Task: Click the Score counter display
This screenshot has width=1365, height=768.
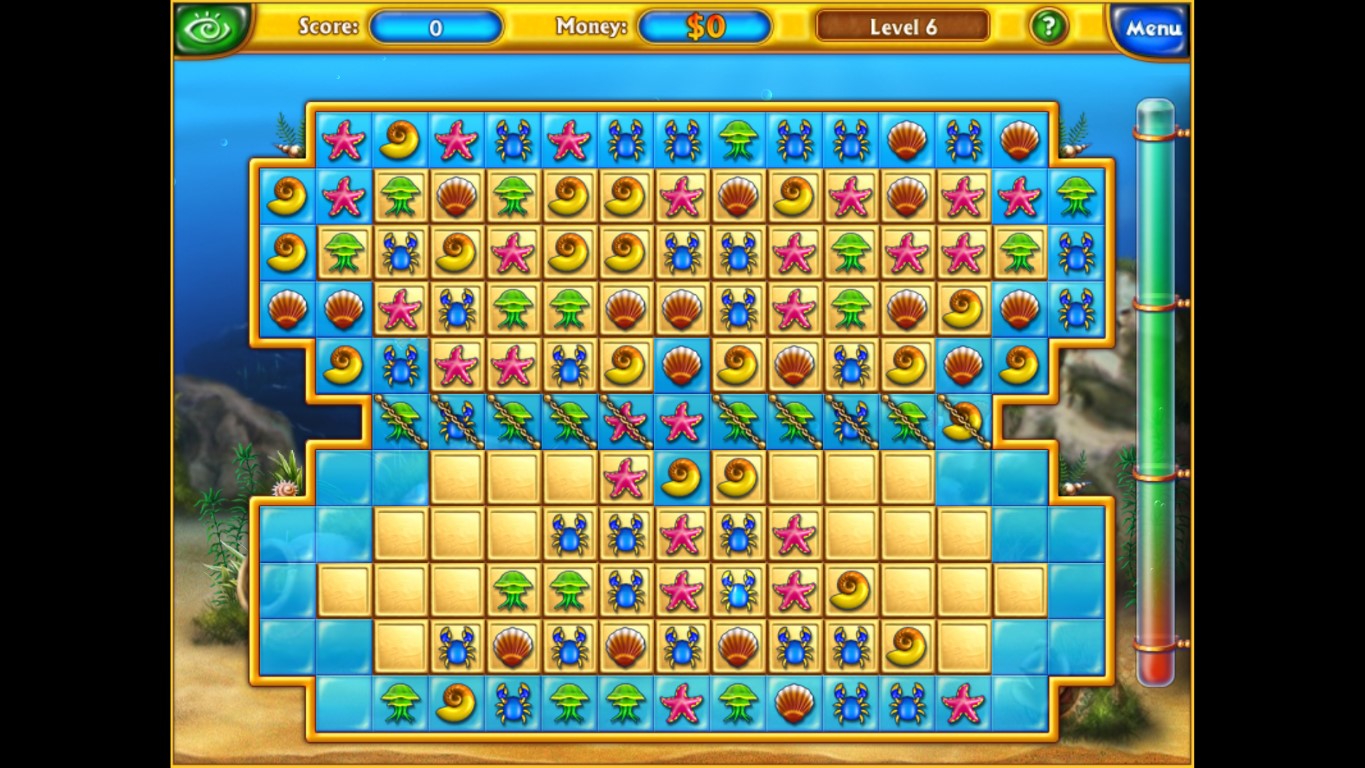Action: coord(436,27)
